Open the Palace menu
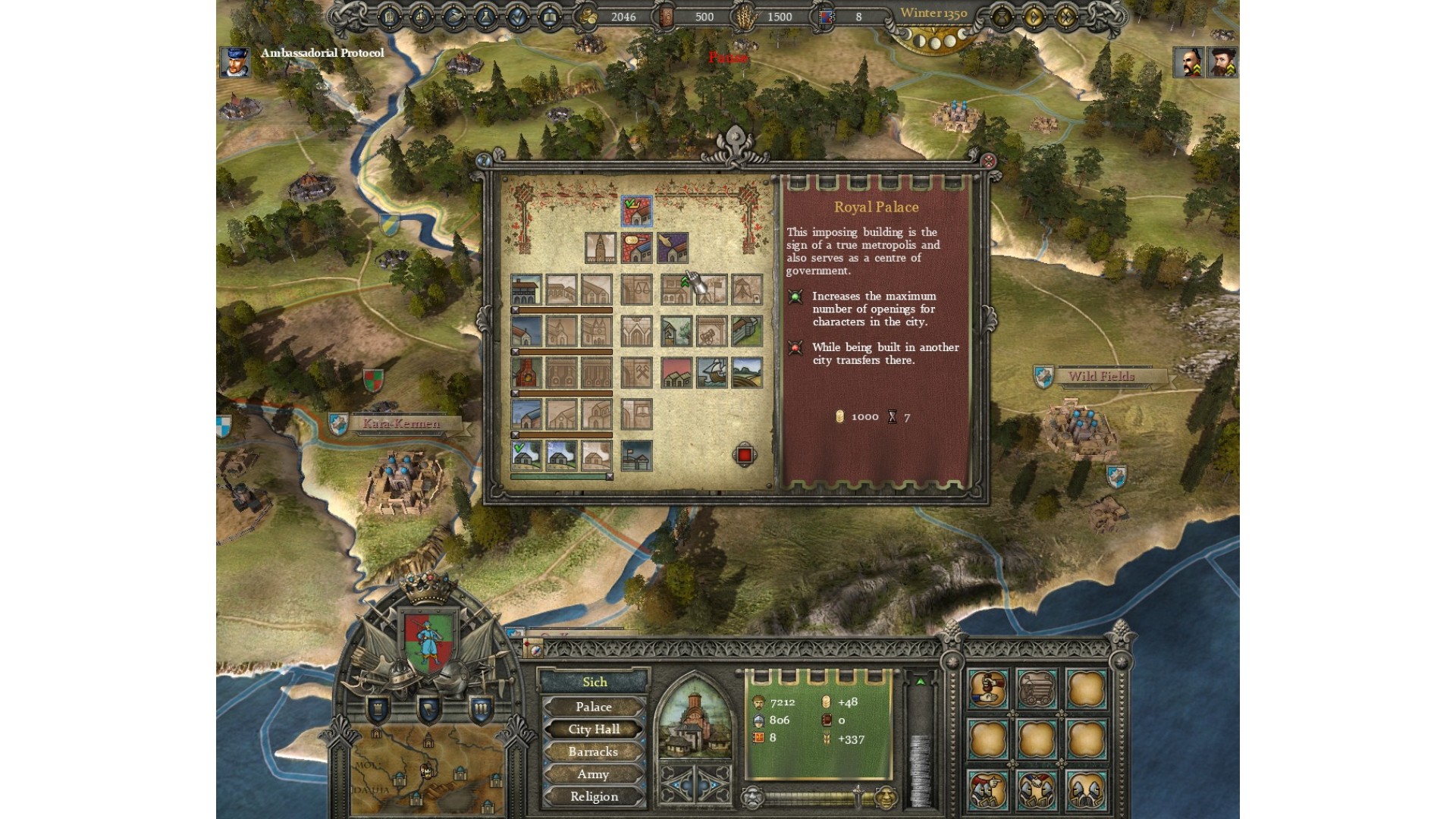The image size is (1456, 819). coord(594,707)
